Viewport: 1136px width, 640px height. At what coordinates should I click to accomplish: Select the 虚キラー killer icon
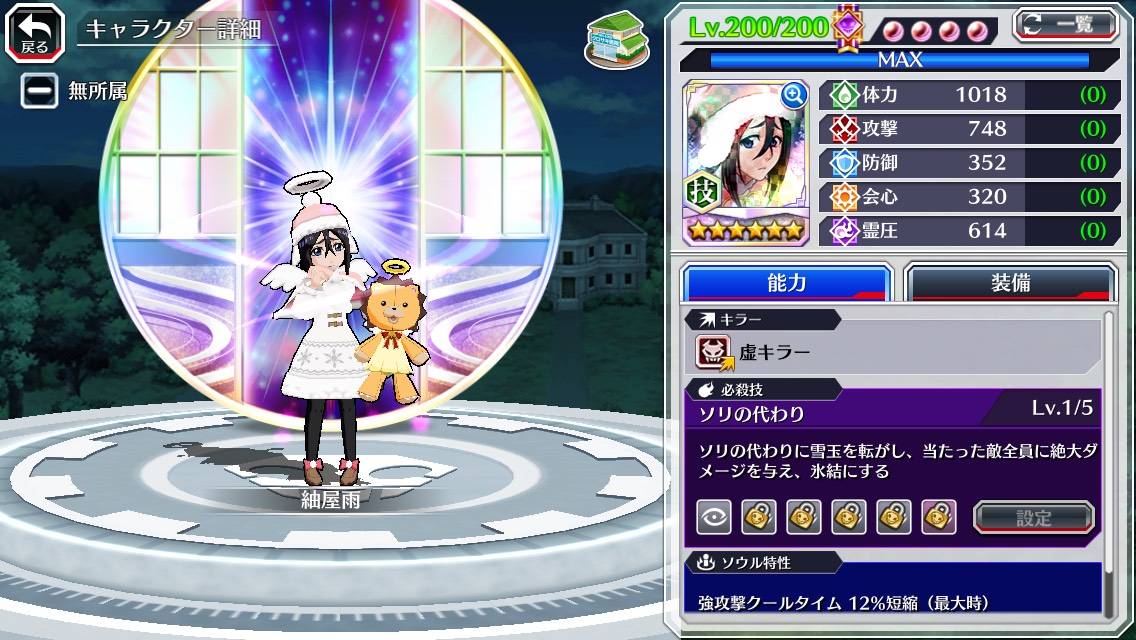714,352
